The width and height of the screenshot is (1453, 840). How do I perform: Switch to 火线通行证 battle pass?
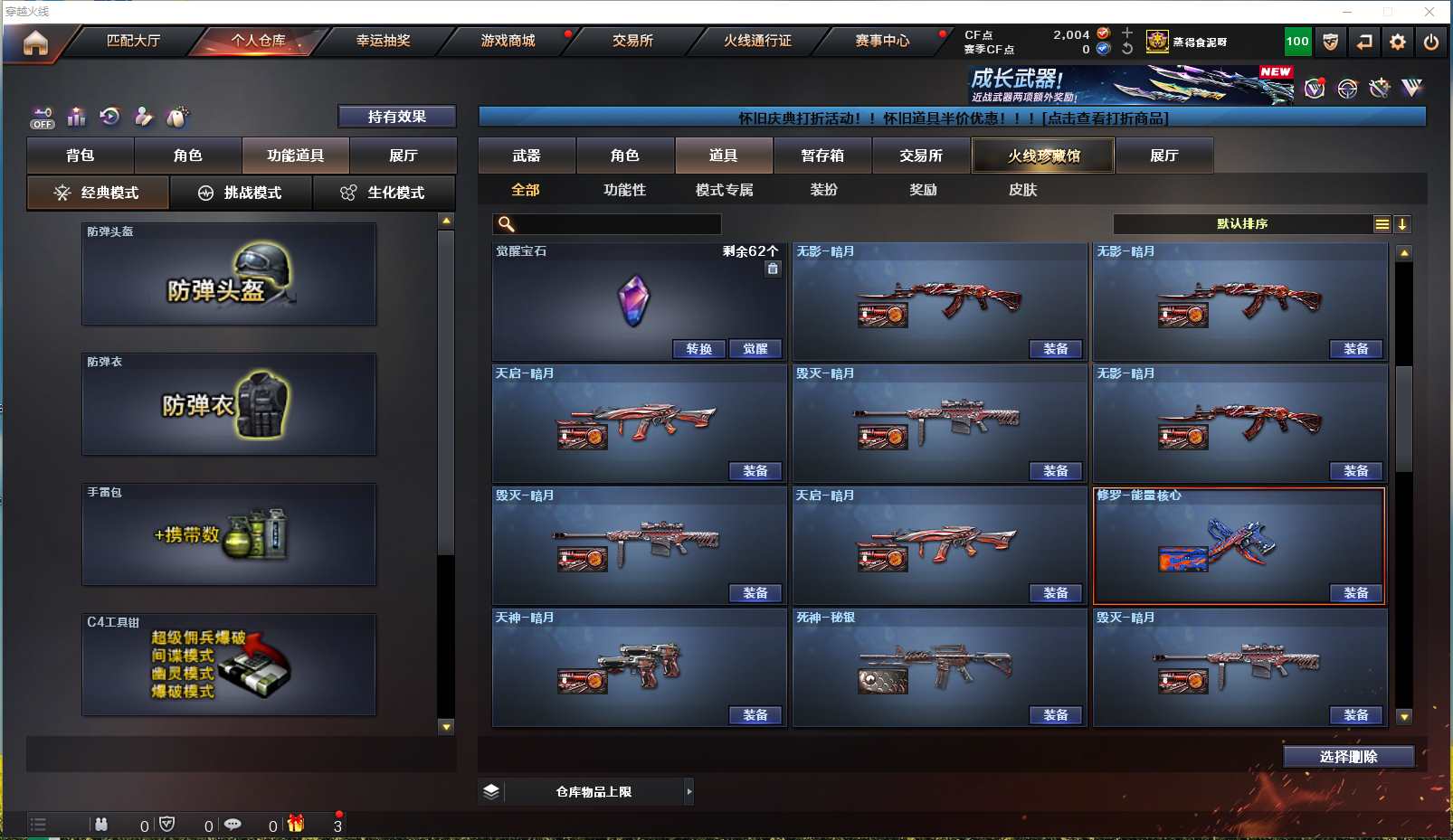pyautogui.click(x=757, y=41)
